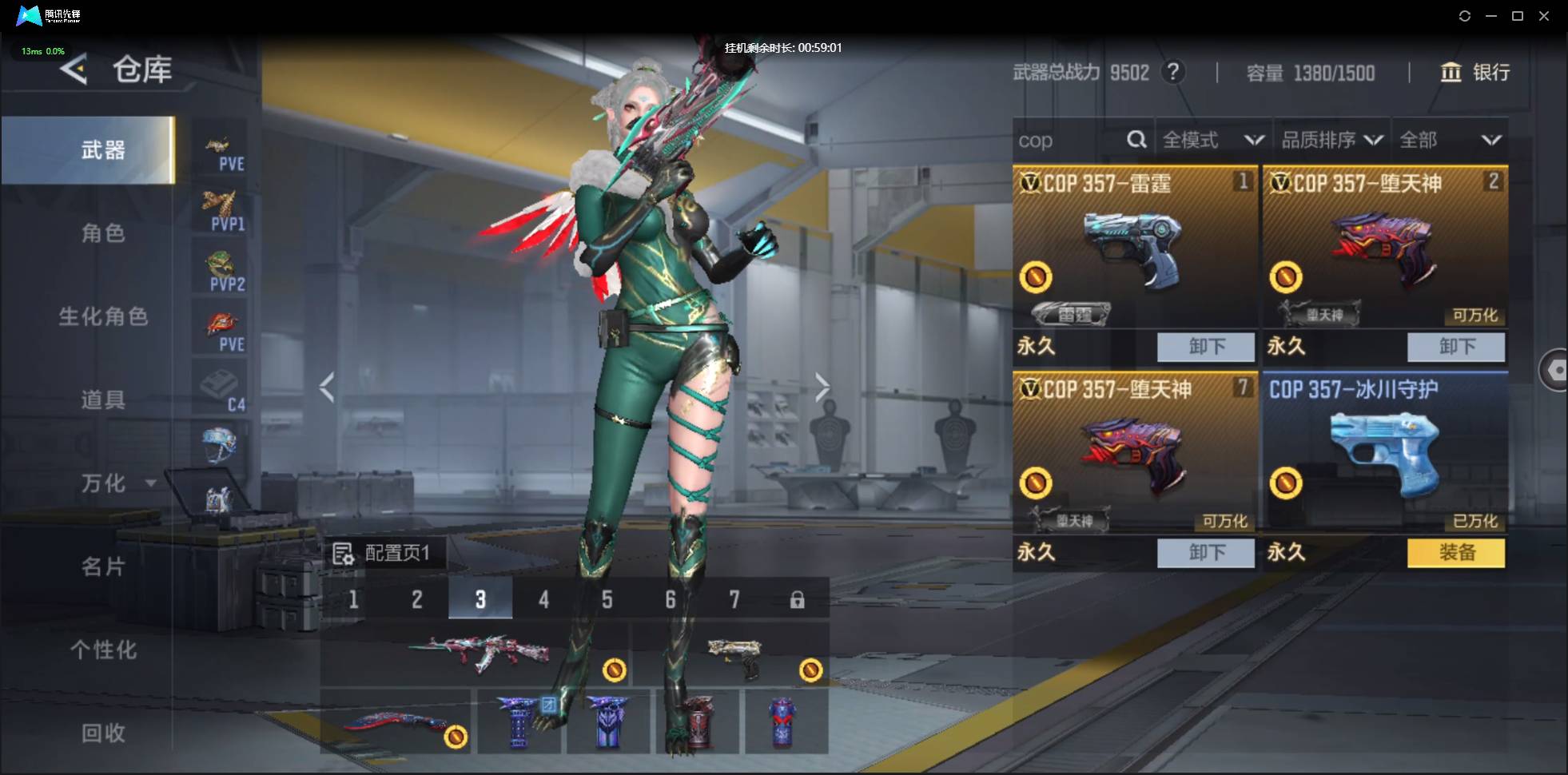Go back using the arrow beside 仓库
Screen dimensions: 1568x775
(x=74, y=70)
